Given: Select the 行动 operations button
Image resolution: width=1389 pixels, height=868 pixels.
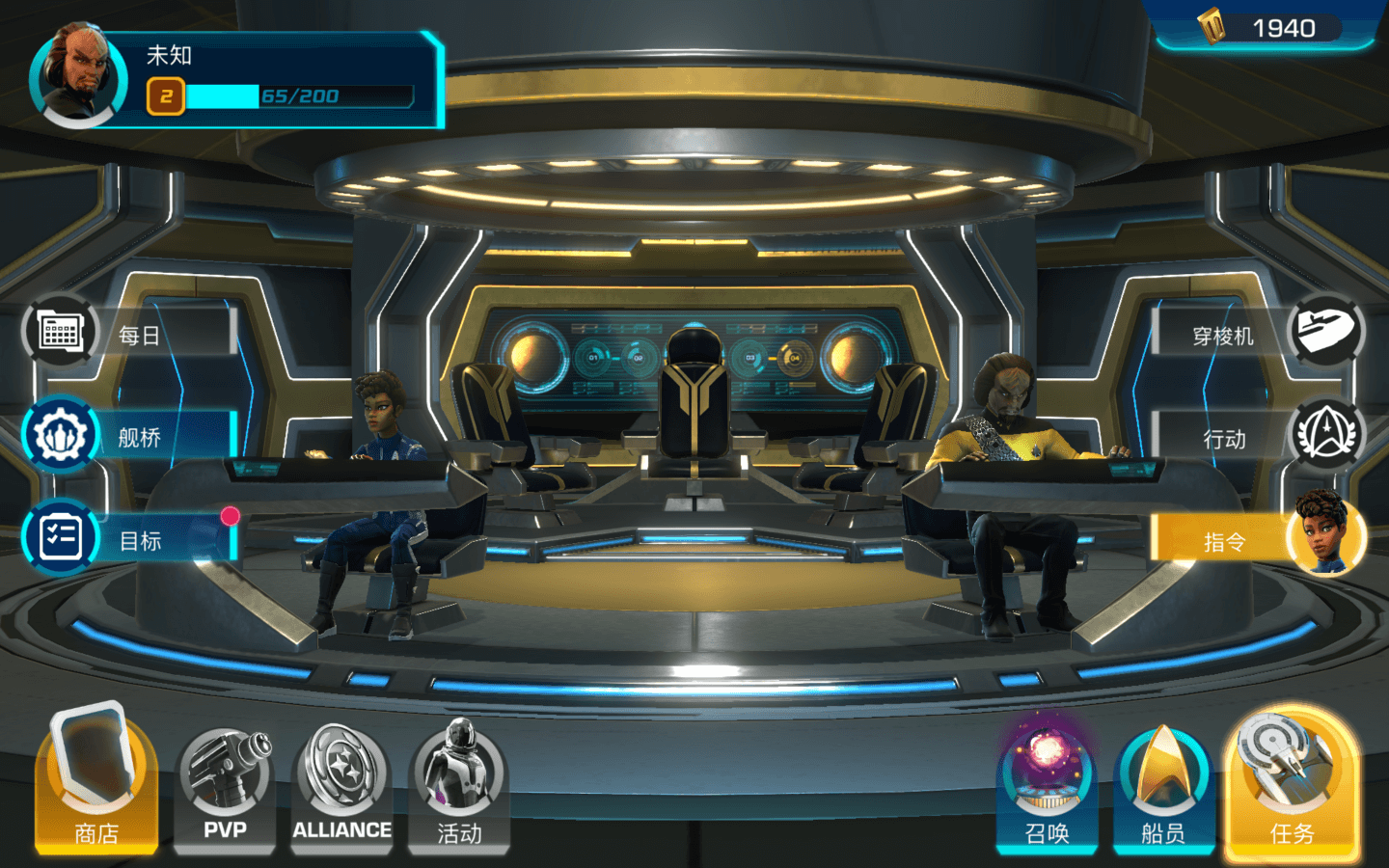Looking at the screenshot, I should tap(1259, 438).
